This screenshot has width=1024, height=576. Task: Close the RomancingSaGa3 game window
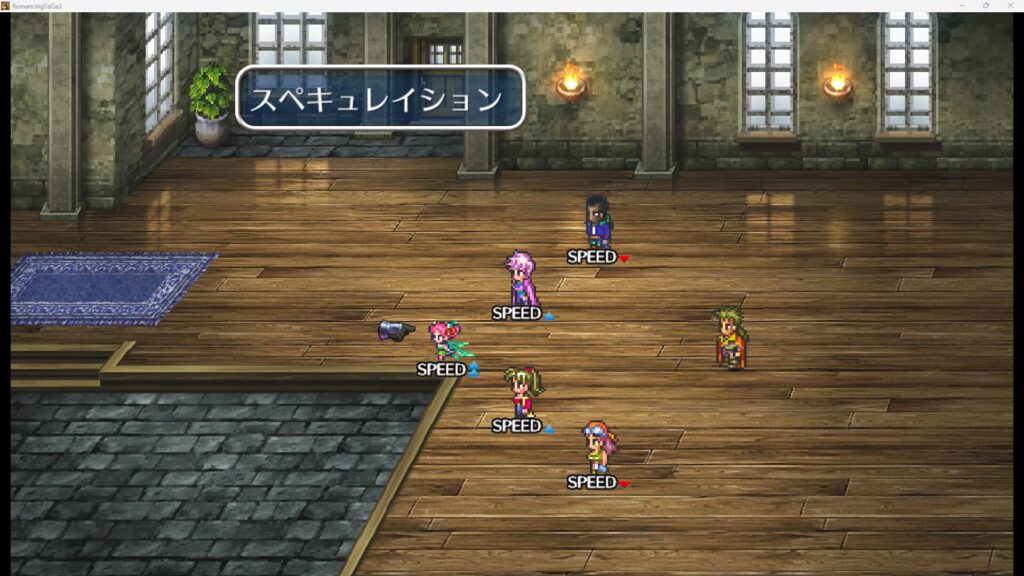pyautogui.click(x=1010, y=6)
